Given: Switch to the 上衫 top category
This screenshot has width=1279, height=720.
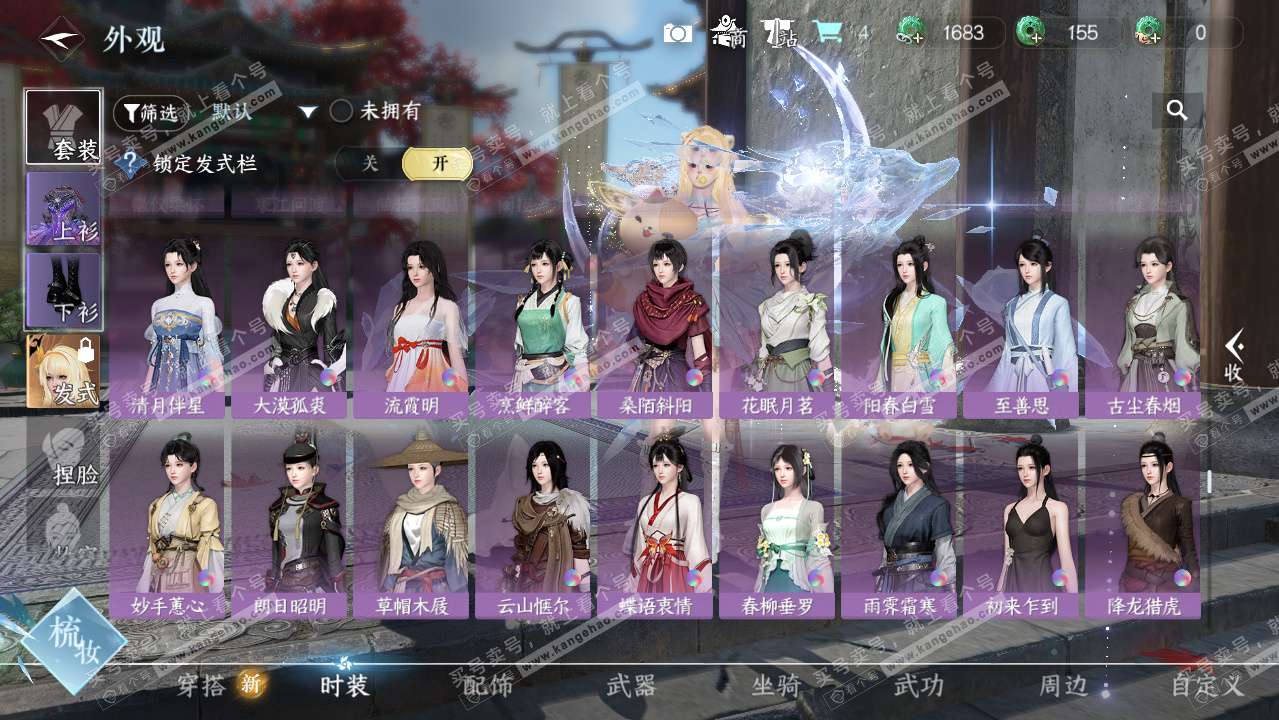Looking at the screenshot, I should click(x=64, y=209).
